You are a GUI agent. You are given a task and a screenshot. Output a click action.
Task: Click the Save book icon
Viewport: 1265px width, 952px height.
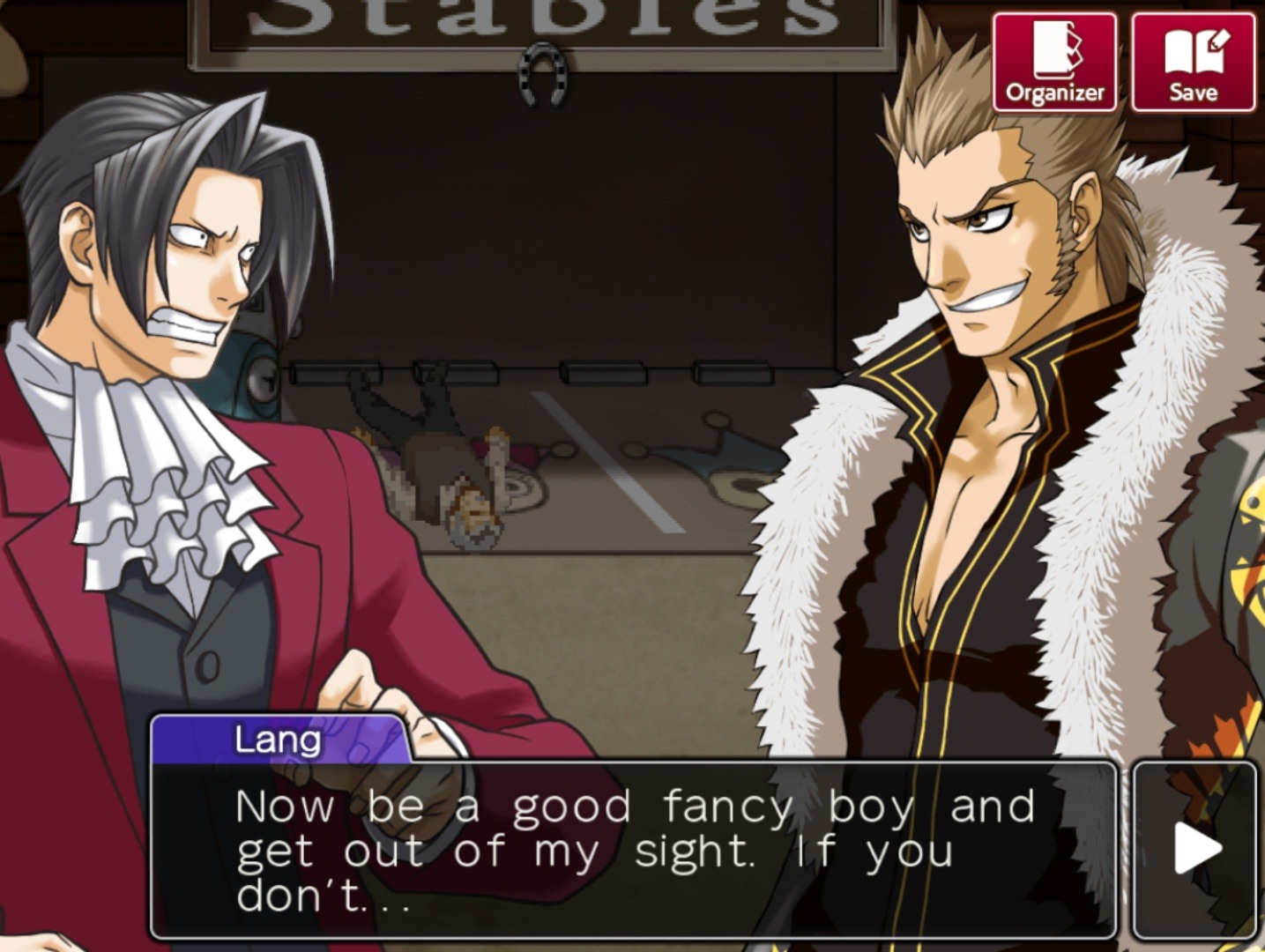pyautogui.click(x=1194, y=53)
